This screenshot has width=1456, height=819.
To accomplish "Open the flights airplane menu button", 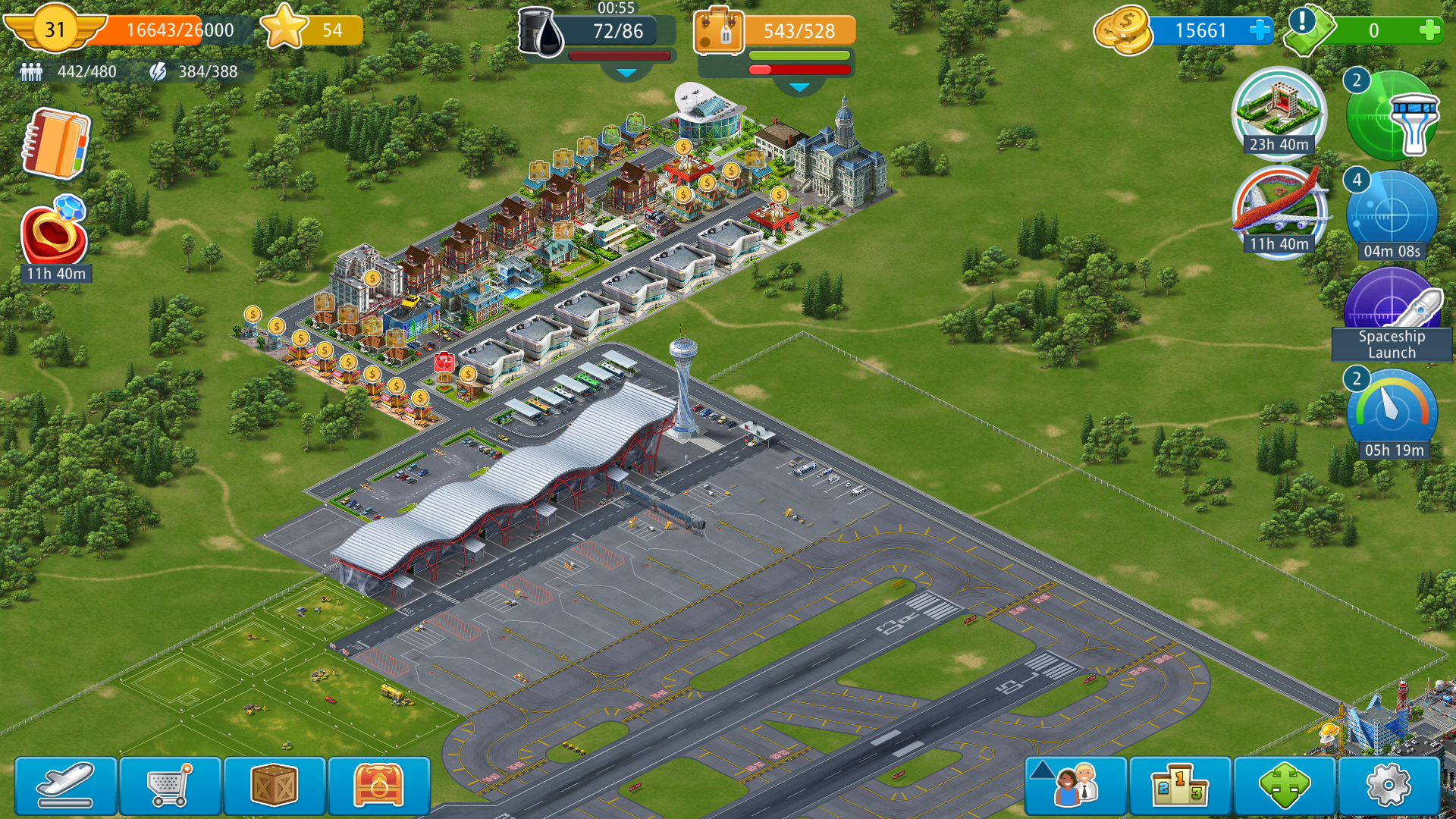I will tap(66, 786).
